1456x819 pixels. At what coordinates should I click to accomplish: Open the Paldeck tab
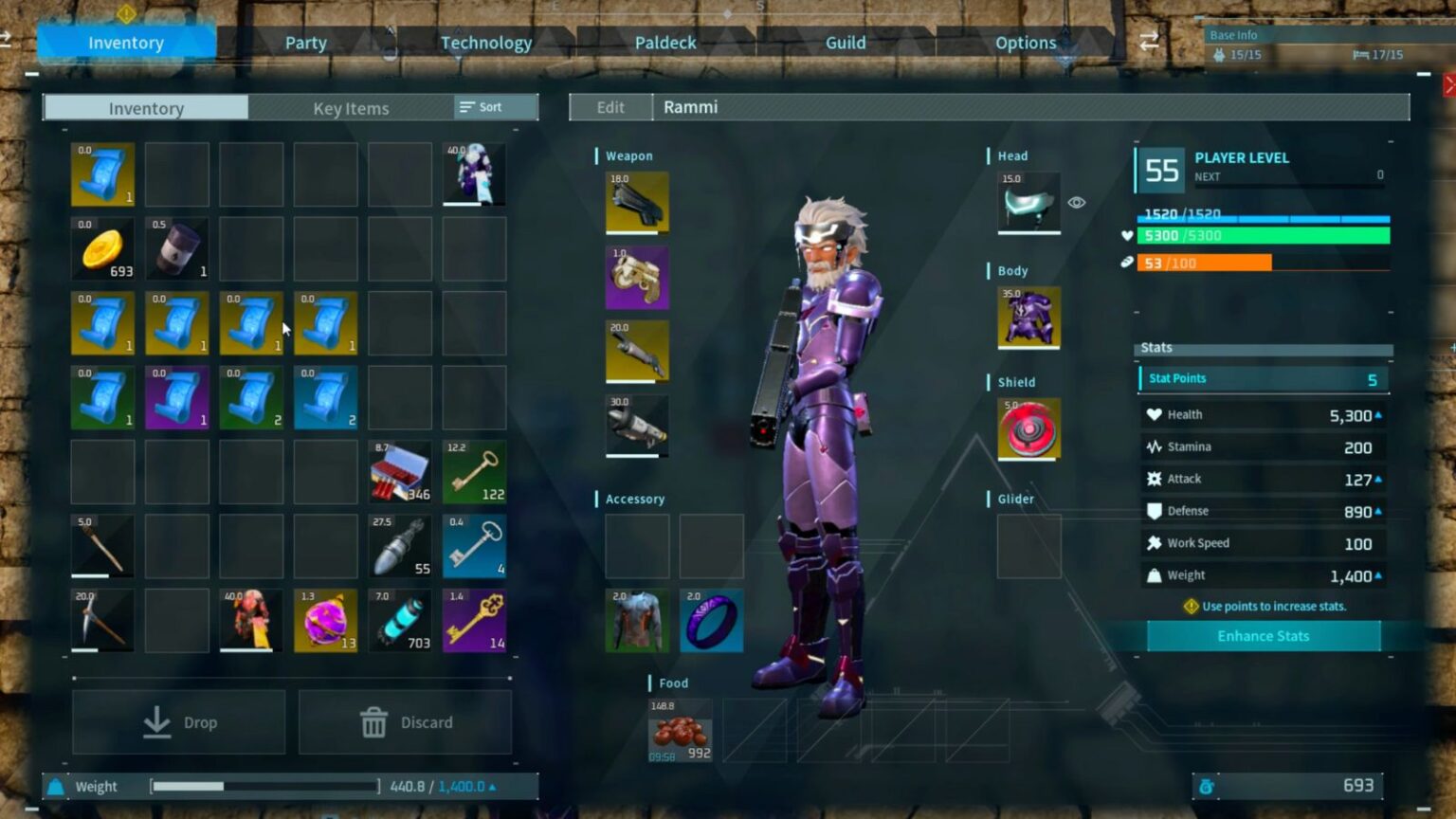point(665,42)
